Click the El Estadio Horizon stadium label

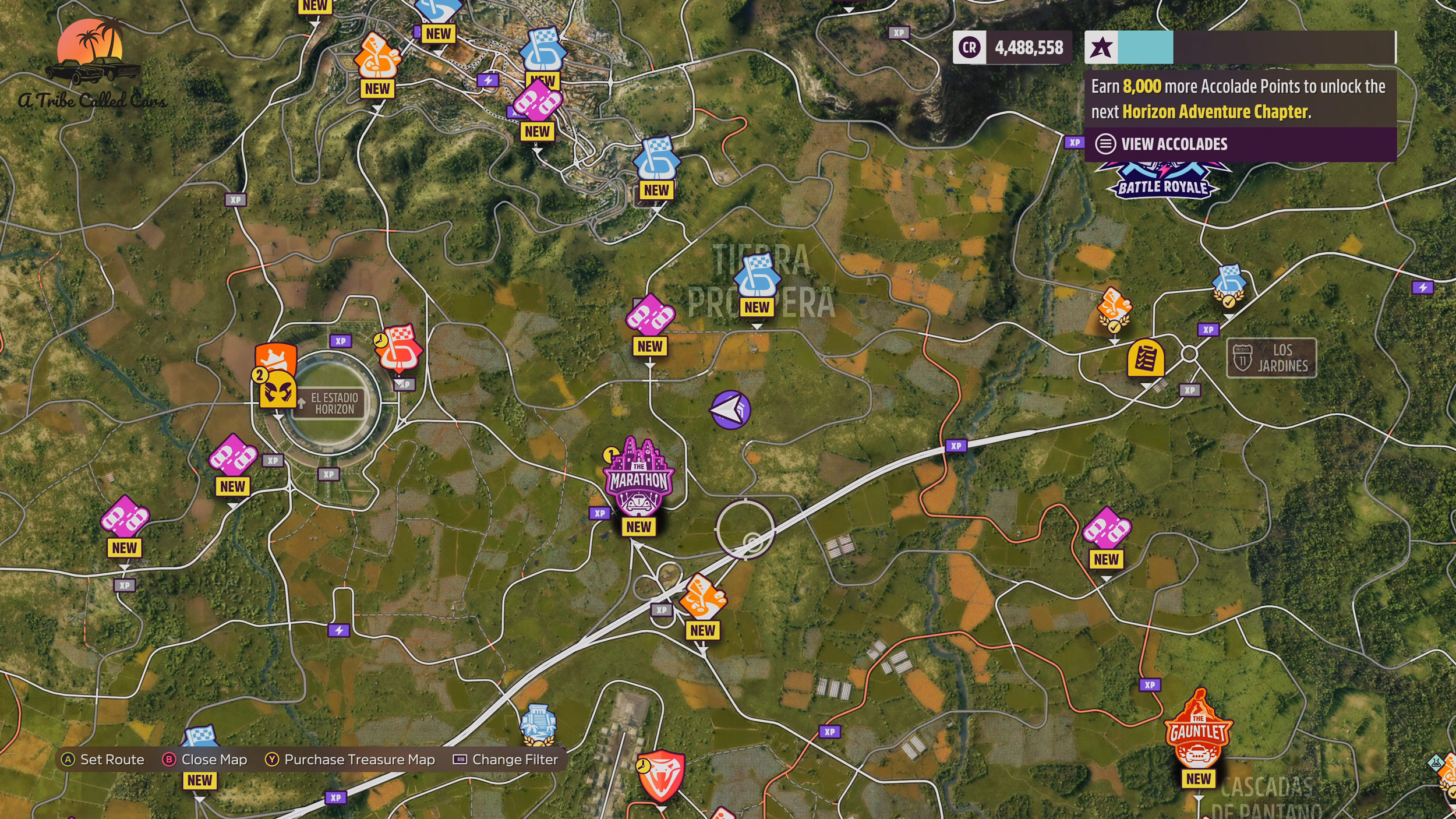pyautogui.click(x=333, y=403)
